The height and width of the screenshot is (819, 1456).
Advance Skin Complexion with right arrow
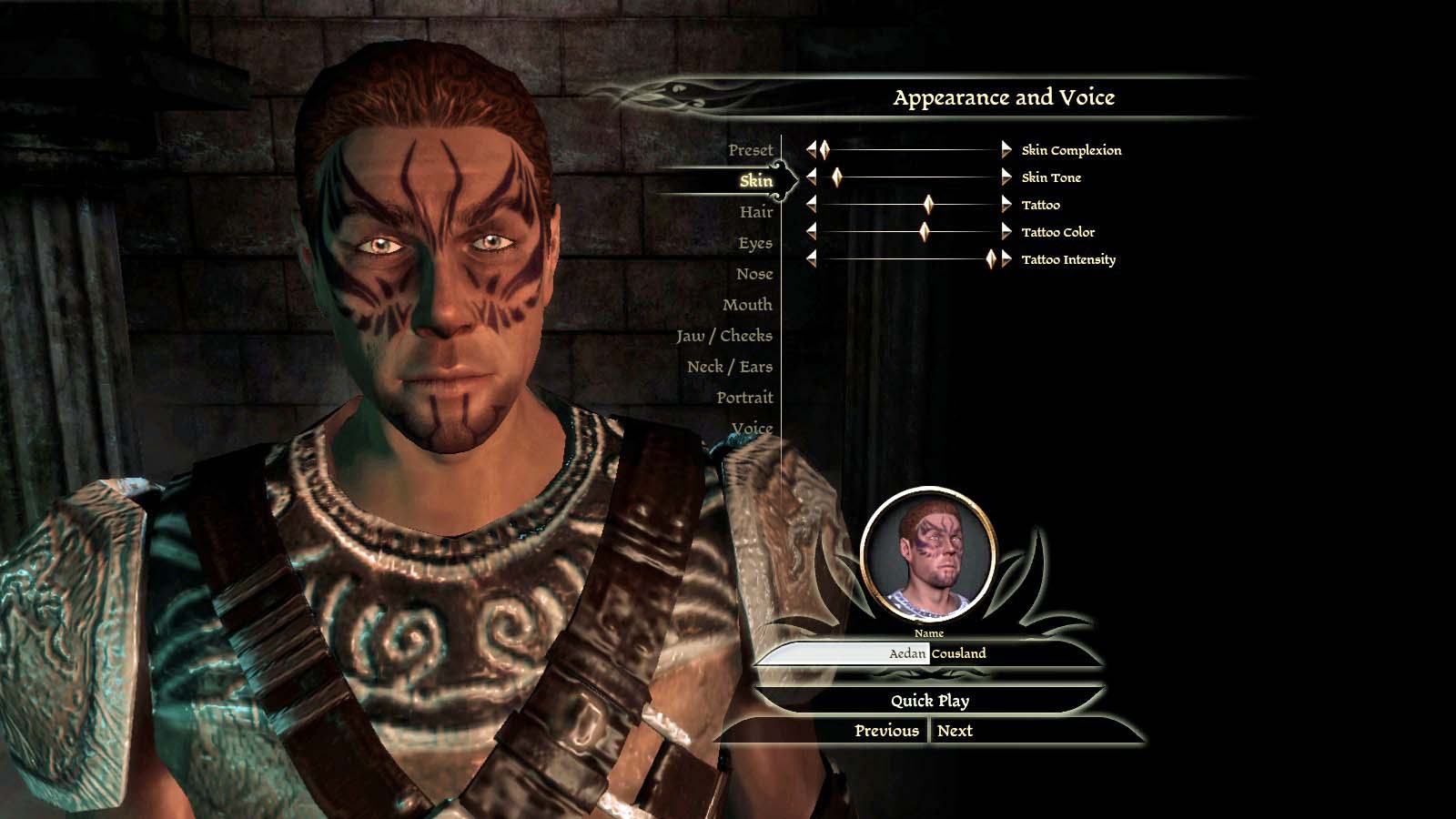coord(1006,150)
